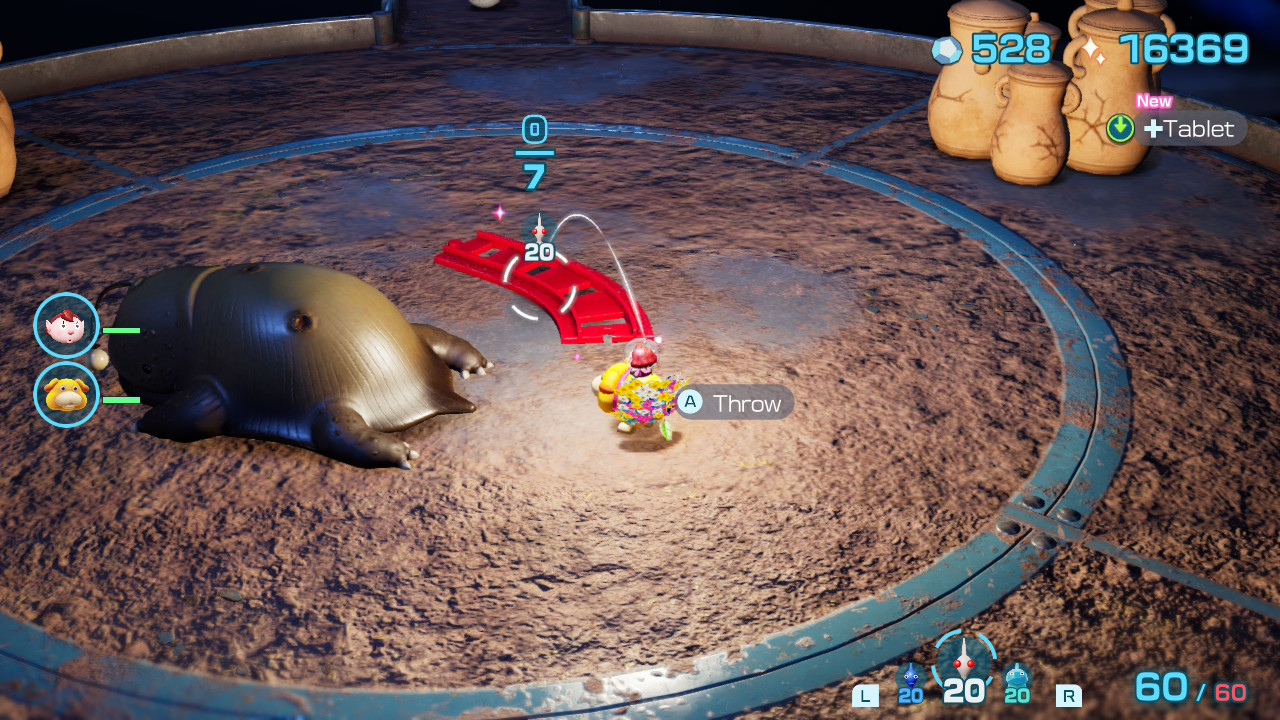The height and width of the screenshot is (720, 1280).
Task: Select the captain portrait icon
Action: pyautogui.click(x=67, y=326)
